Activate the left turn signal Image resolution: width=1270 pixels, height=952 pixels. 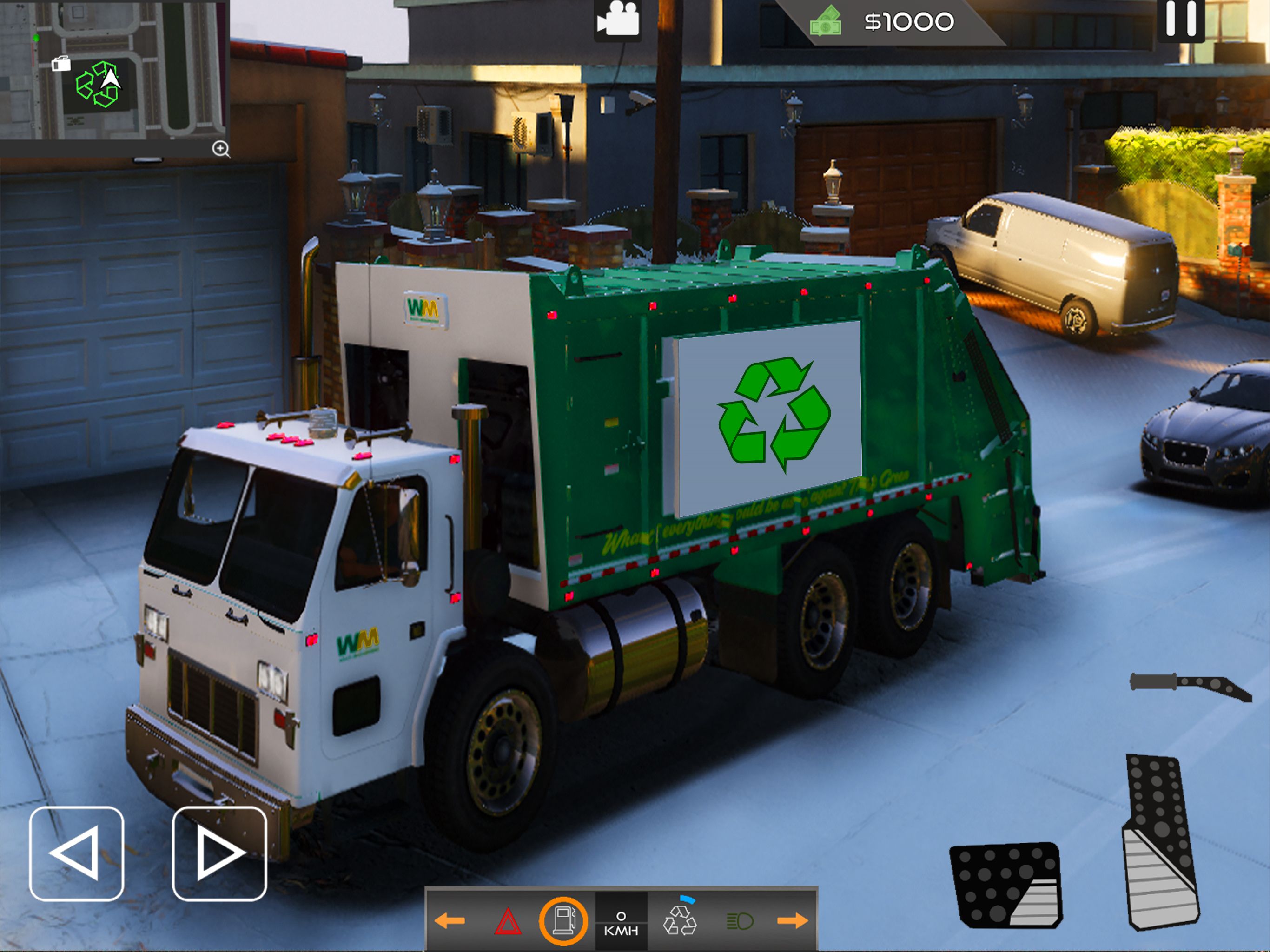pos(450,921)
